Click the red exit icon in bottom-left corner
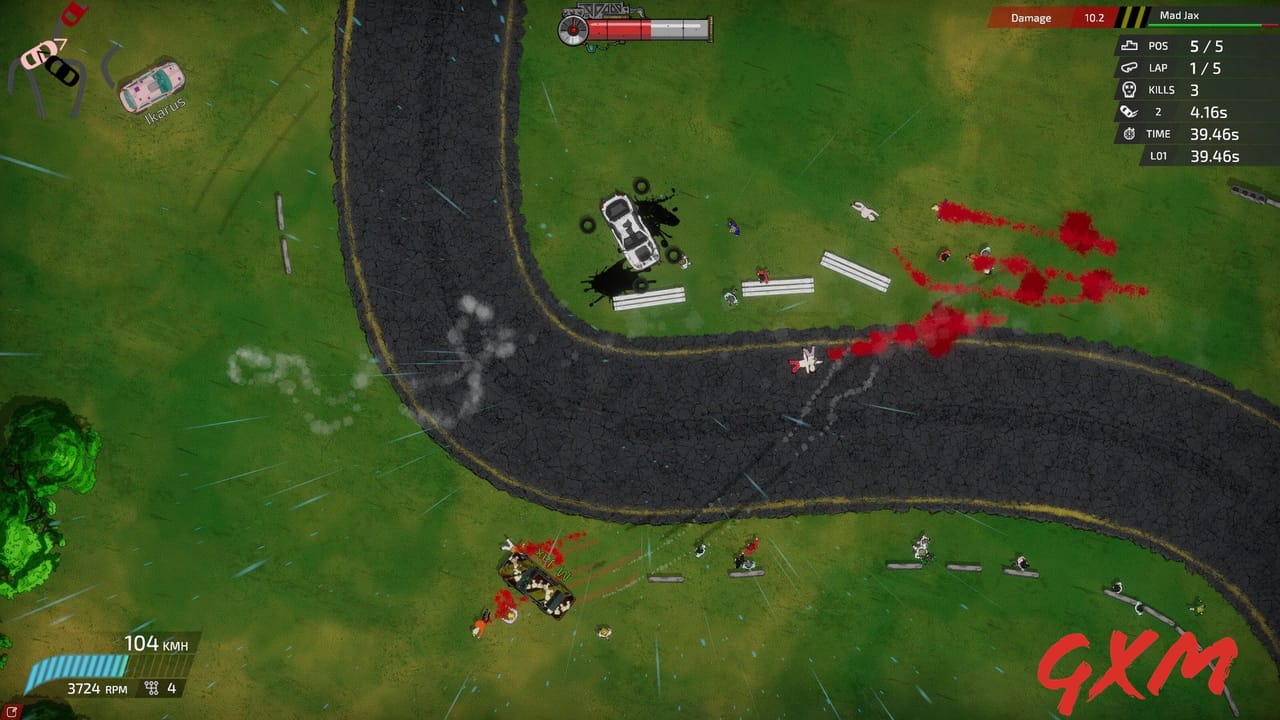The width and height of the screenshot is (1280, 720). coord(12,710)
